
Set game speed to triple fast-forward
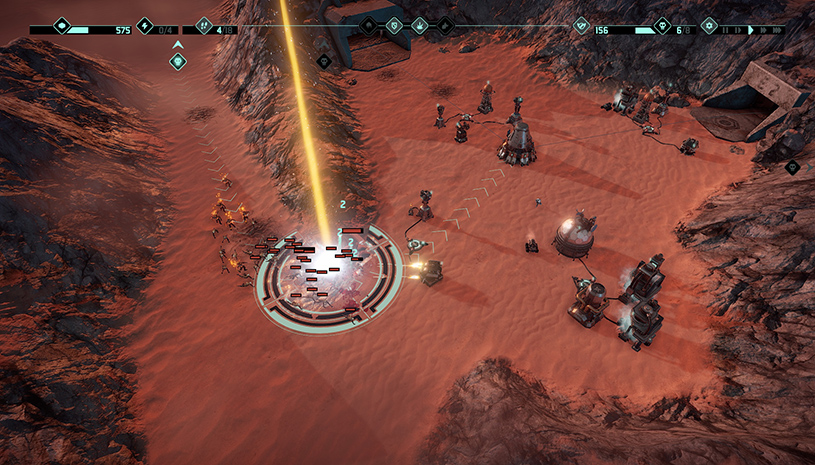tap(777, 30)
